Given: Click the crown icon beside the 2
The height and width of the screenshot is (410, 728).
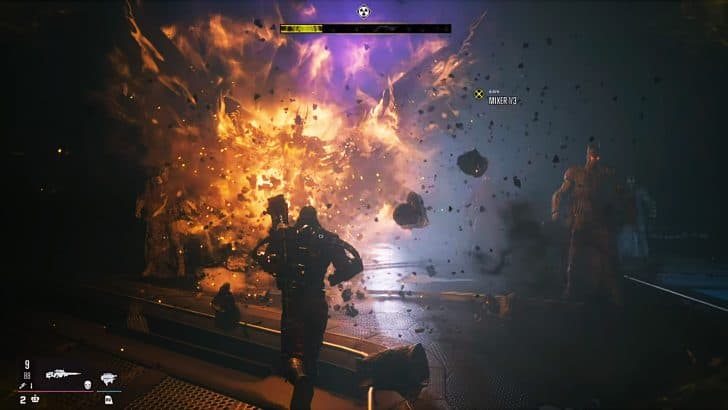Looking at the screenshot, I should coord(36,399).
